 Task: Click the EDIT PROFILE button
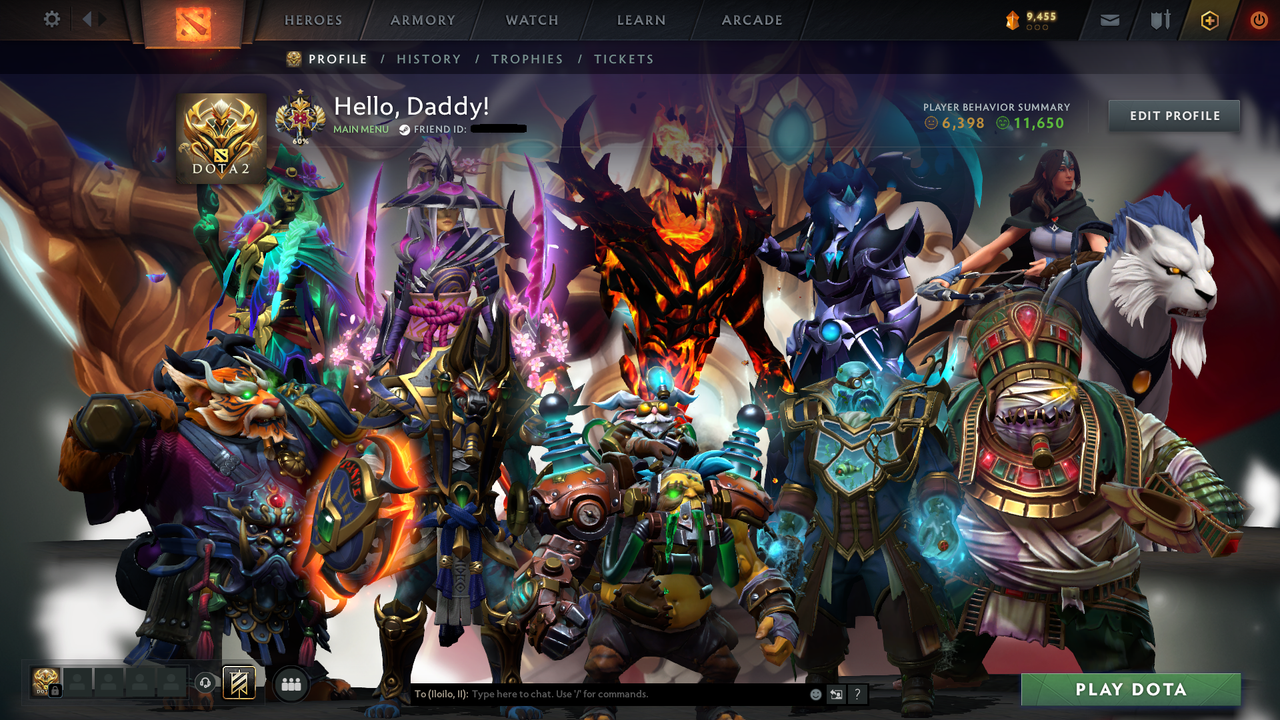[1173, 115]
